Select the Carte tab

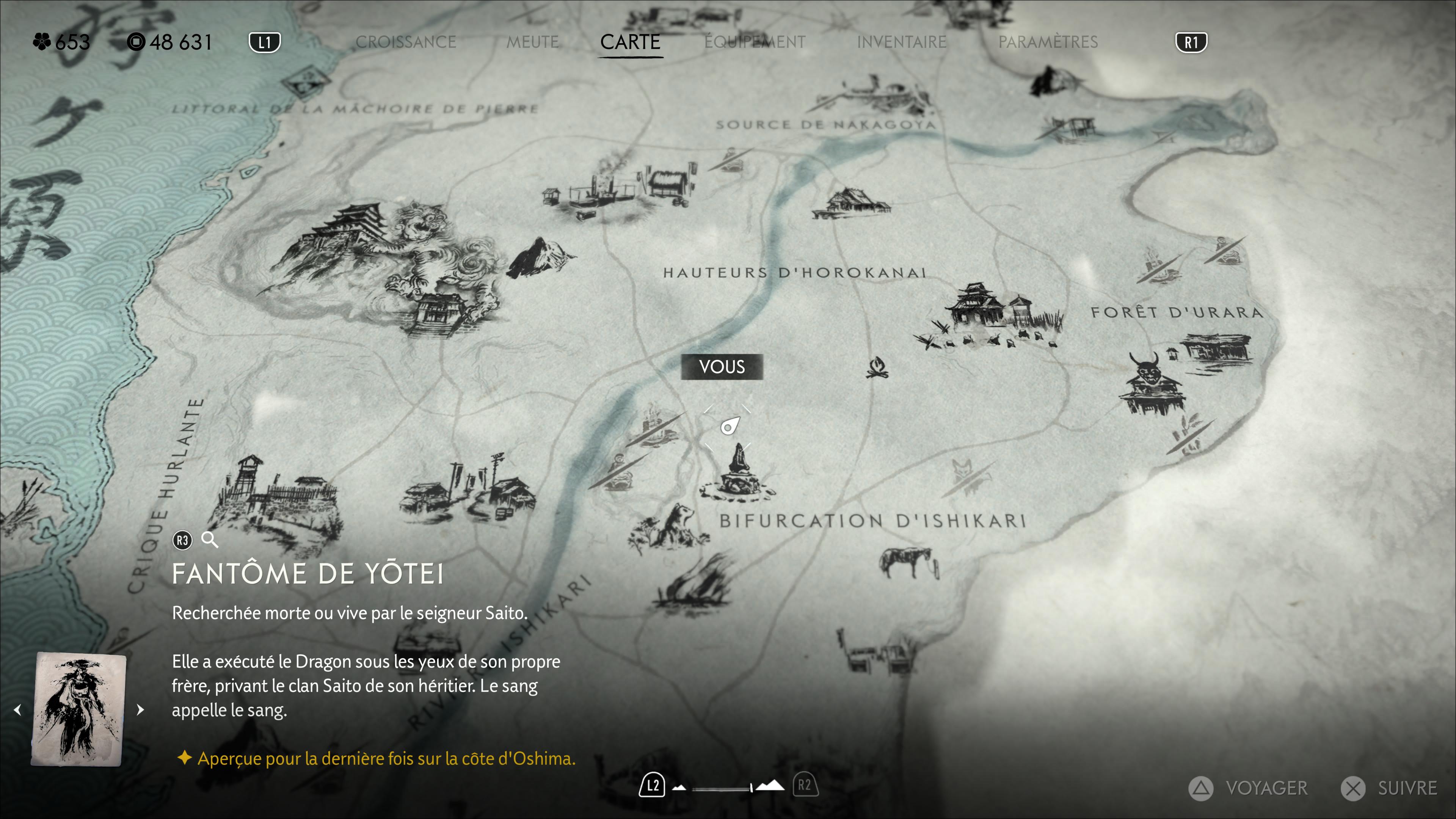[x=630, y=42]
